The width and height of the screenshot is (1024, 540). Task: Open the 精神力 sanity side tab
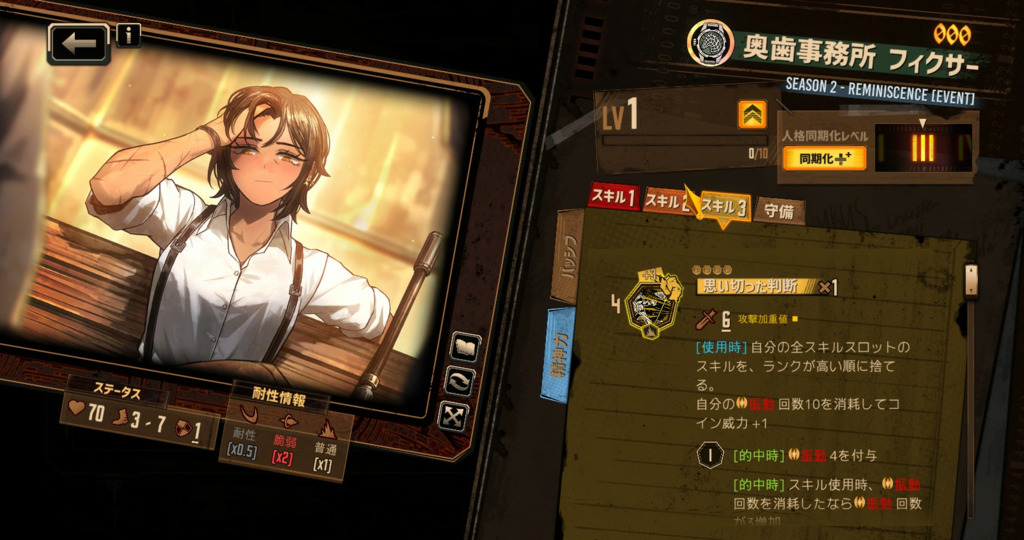(558, 354)
